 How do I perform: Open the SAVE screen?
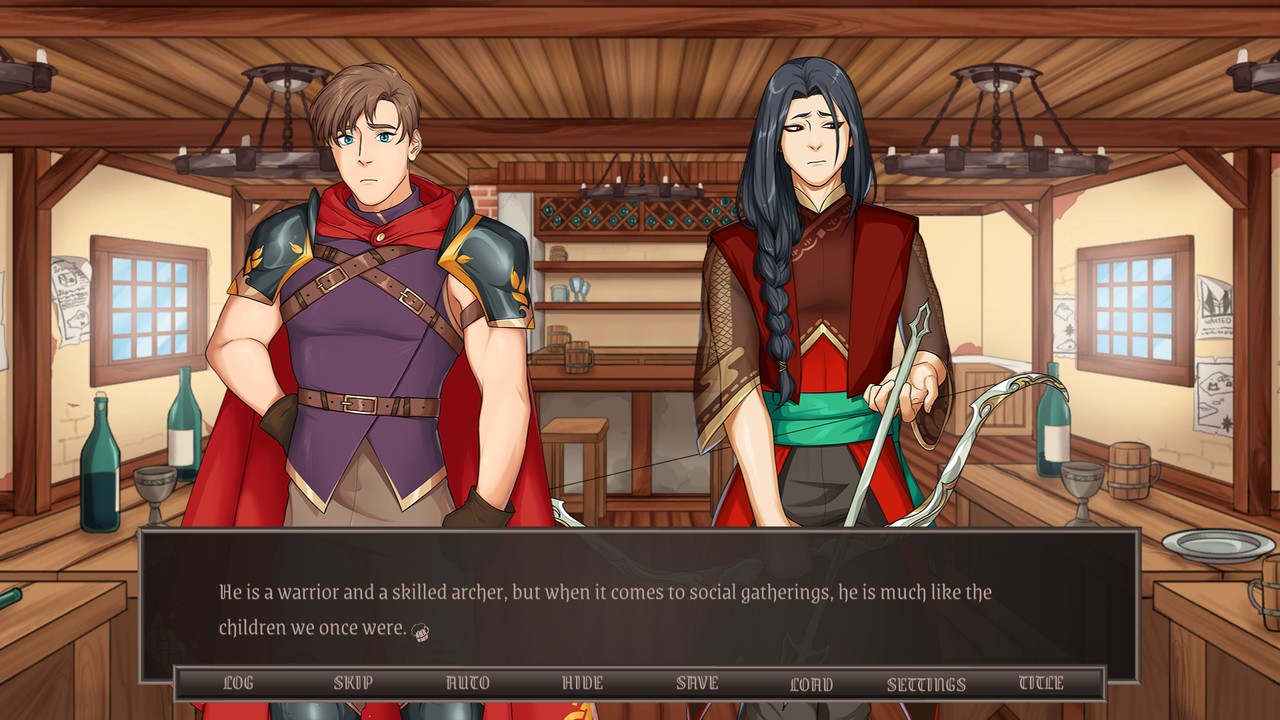[x=697, y=683]
